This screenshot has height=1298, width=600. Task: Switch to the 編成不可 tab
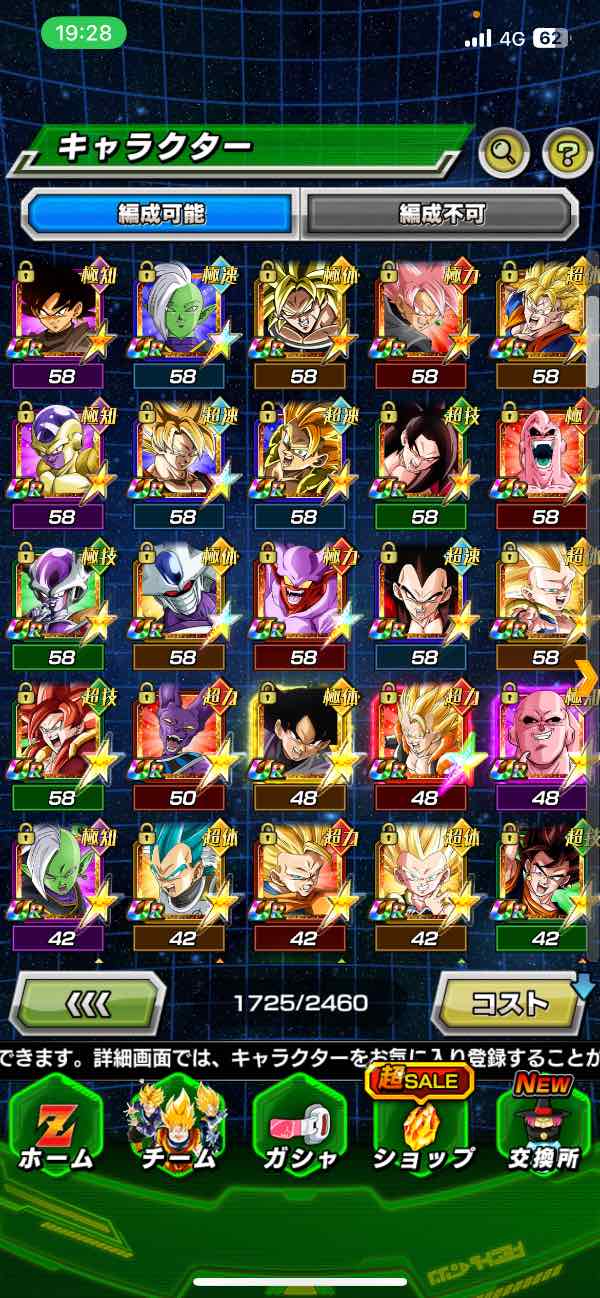coord(441,213)
